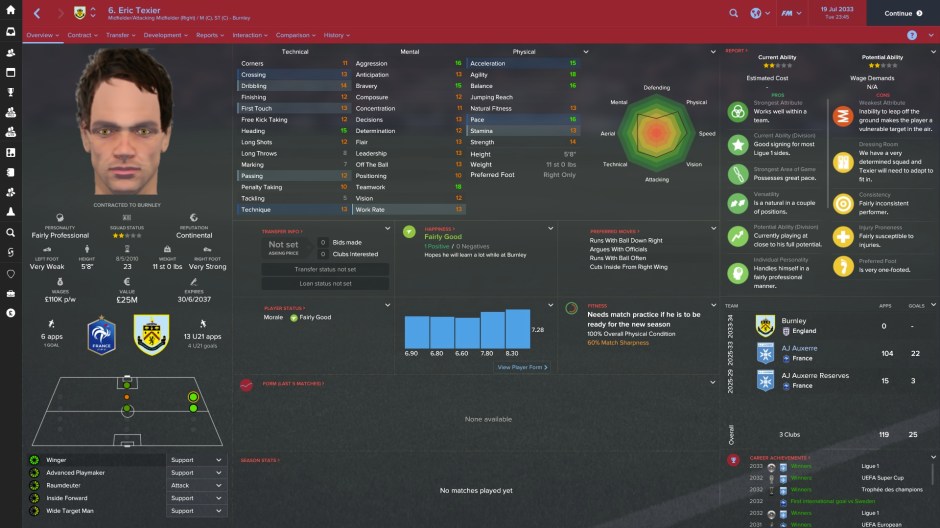940x528 pixels.
Task: Open the Transfer dropdown tab
Action: tap(120, 35)
